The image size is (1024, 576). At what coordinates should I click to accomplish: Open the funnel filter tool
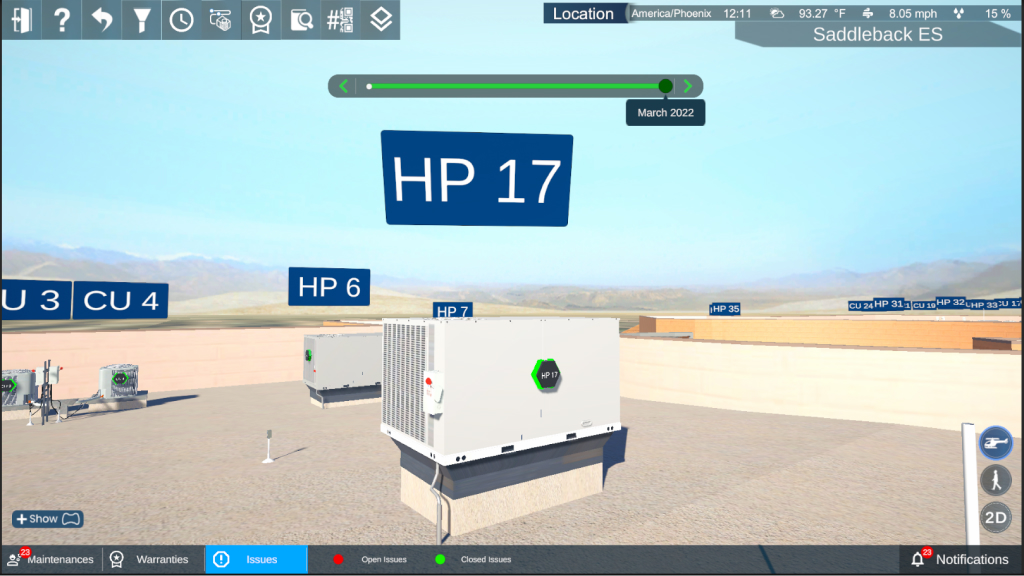[x=141, y=20]
